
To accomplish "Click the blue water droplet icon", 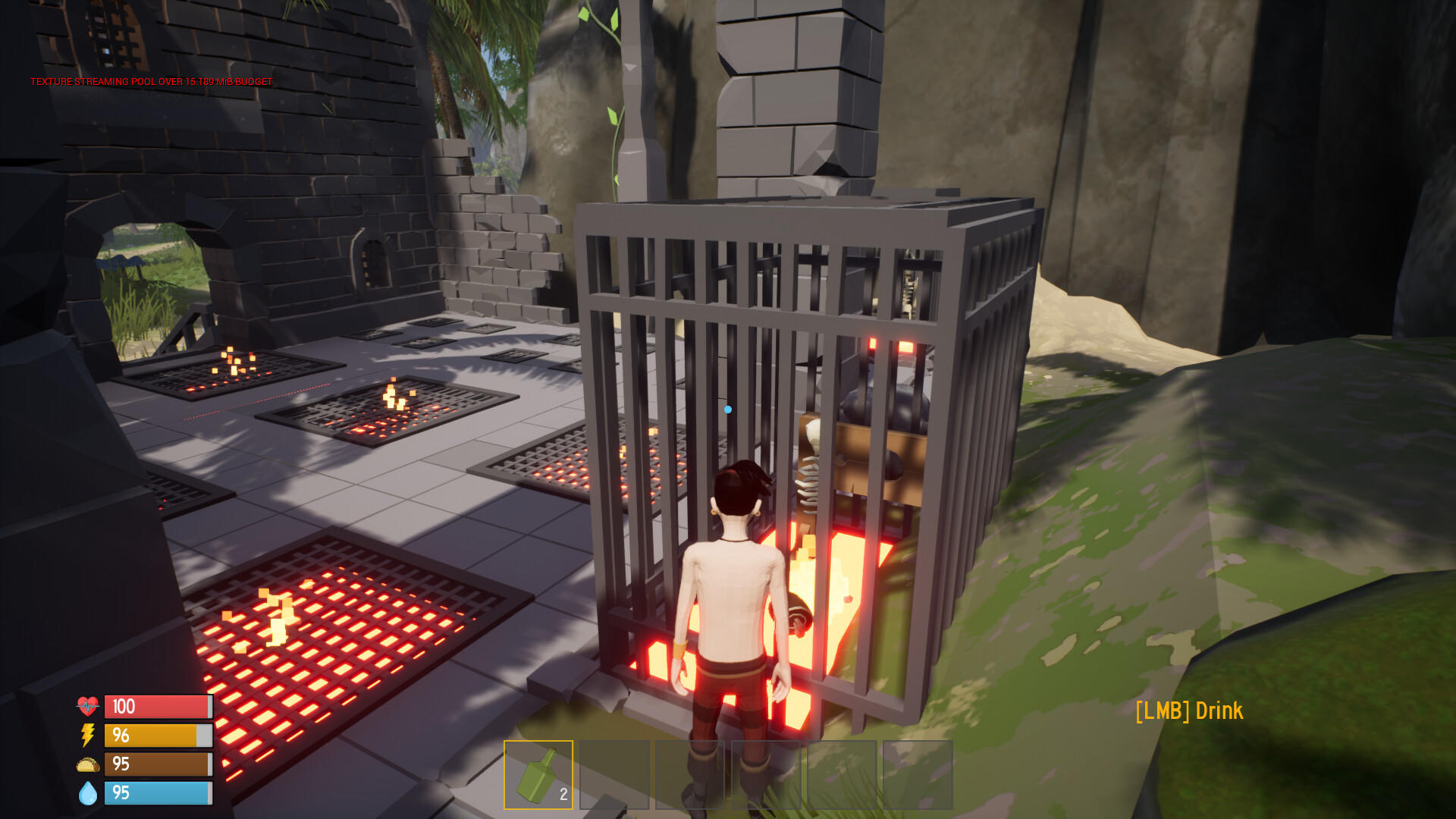I will click(x=86, y=793).
